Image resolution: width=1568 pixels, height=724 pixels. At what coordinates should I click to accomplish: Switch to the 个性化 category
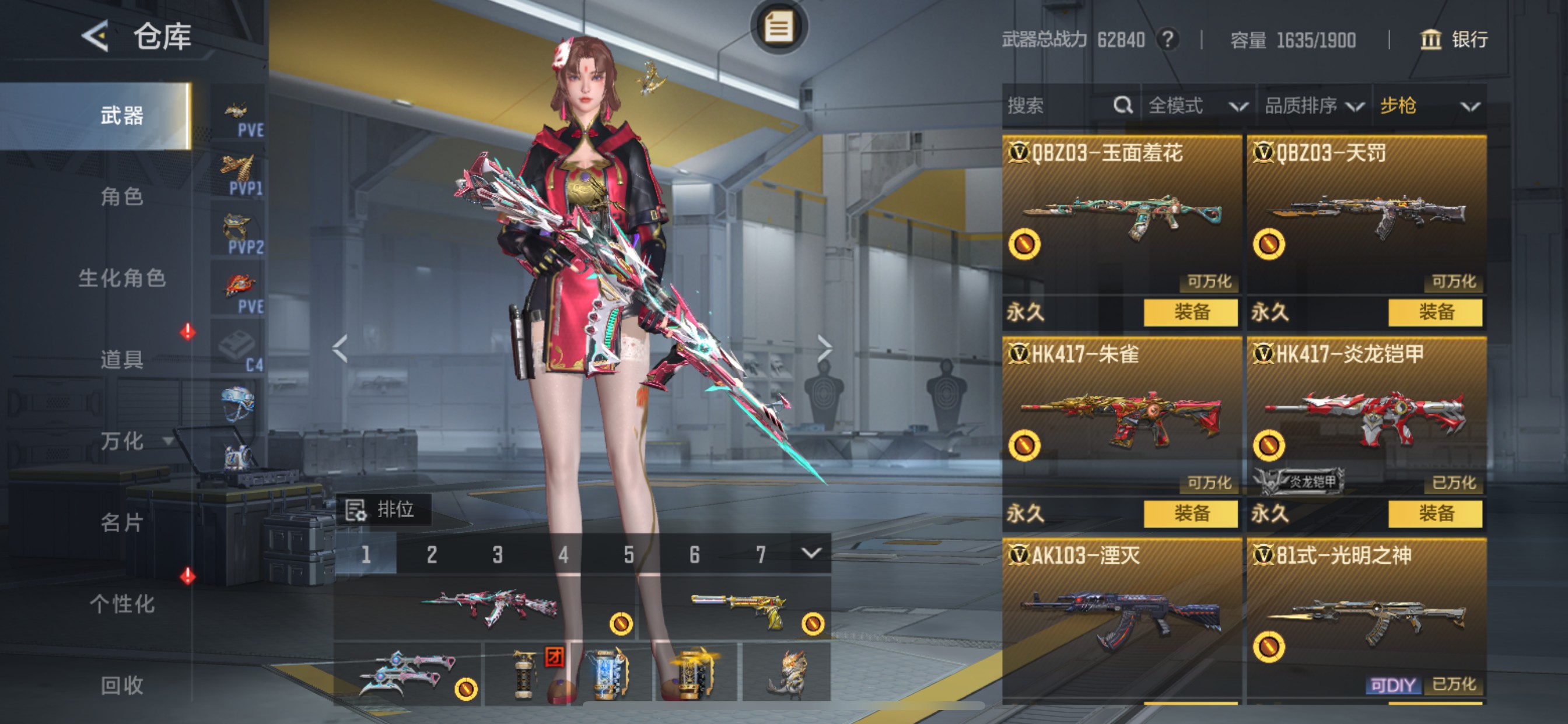point(122,604)
